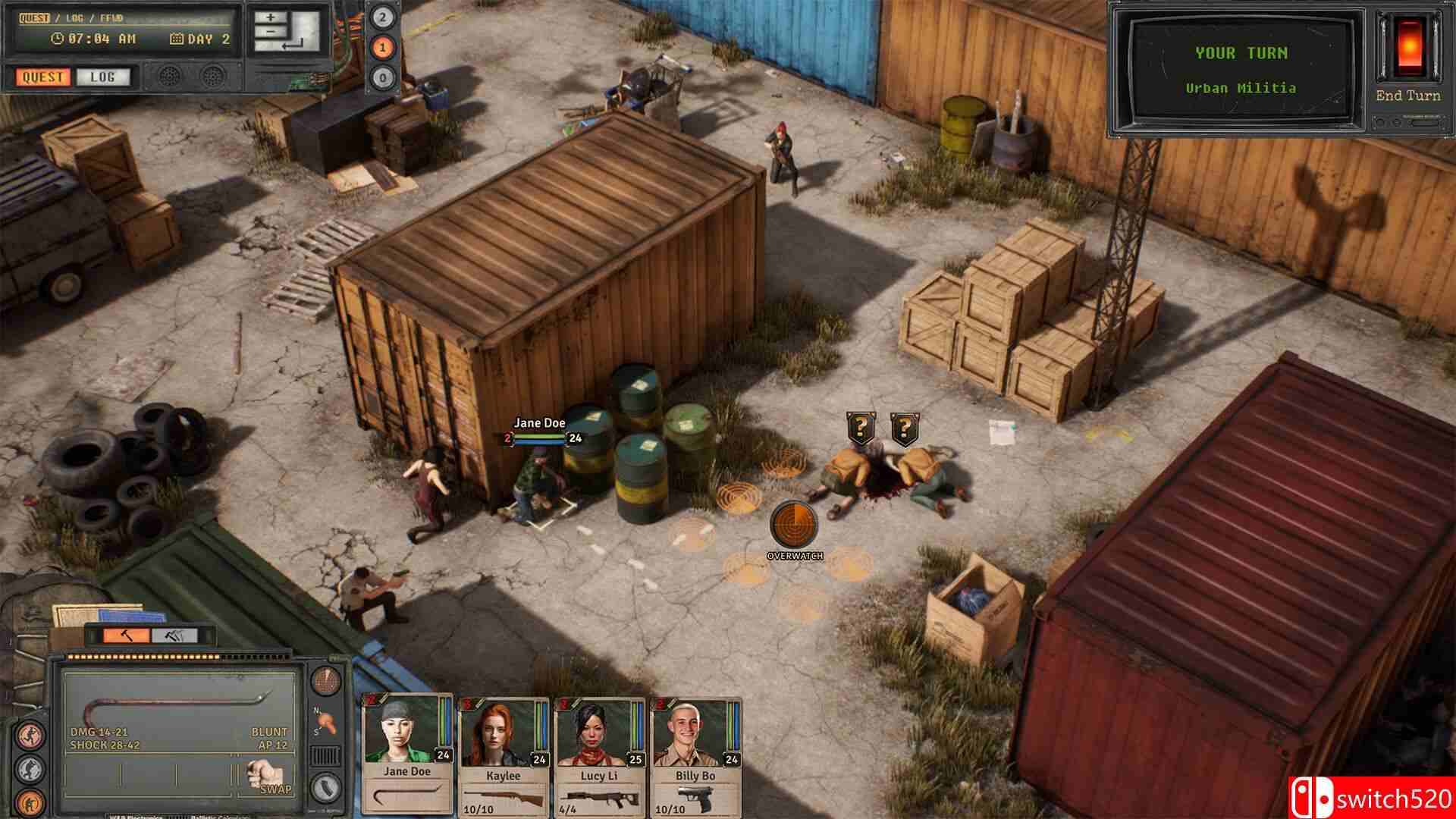Viewport: 1456px width, 819px height.
Task: Switch the radio panel to LOG mode
Action: tap(102, 77)
